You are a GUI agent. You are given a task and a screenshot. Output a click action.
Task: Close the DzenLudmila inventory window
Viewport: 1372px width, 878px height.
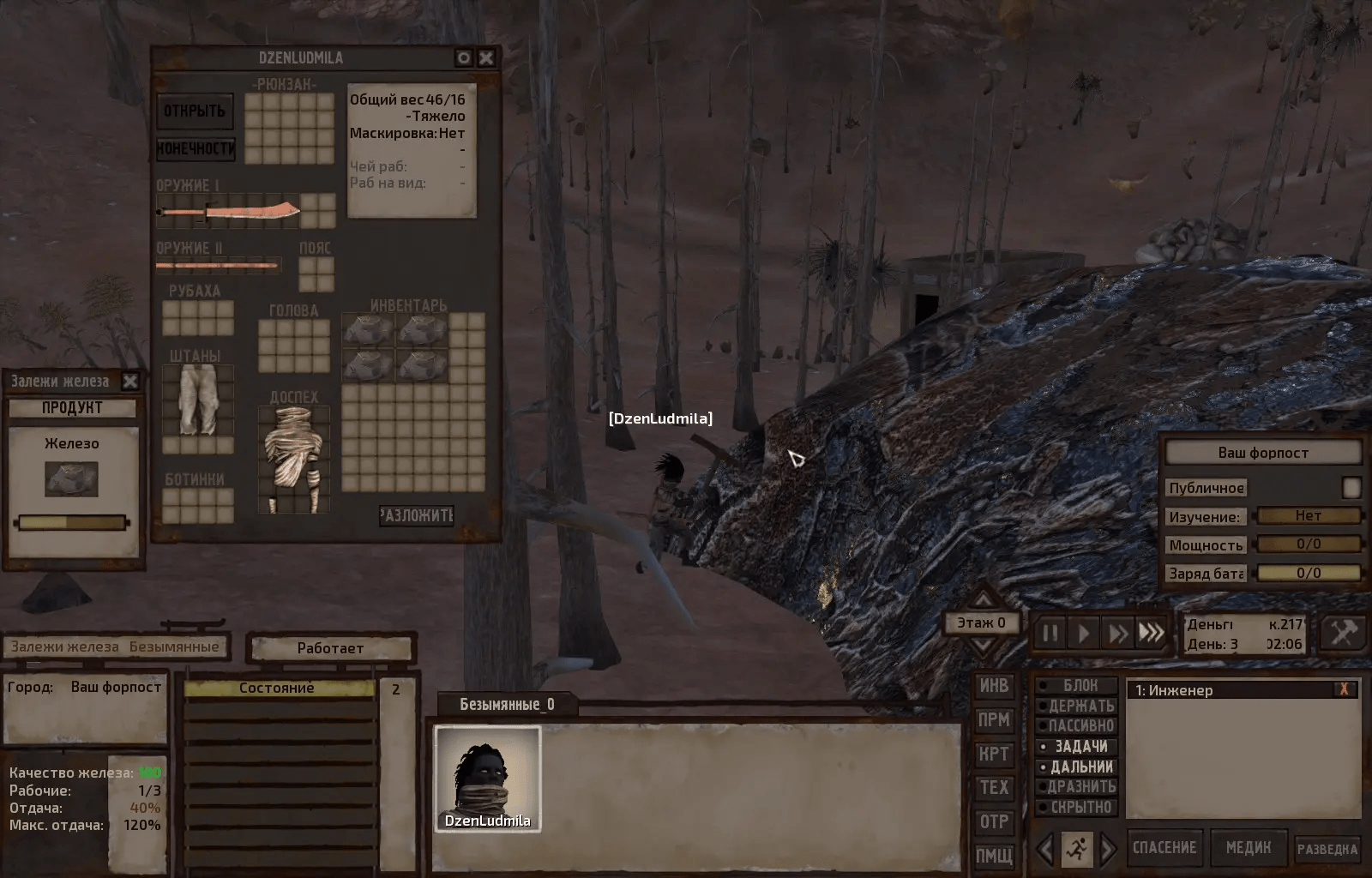[486, 57]
